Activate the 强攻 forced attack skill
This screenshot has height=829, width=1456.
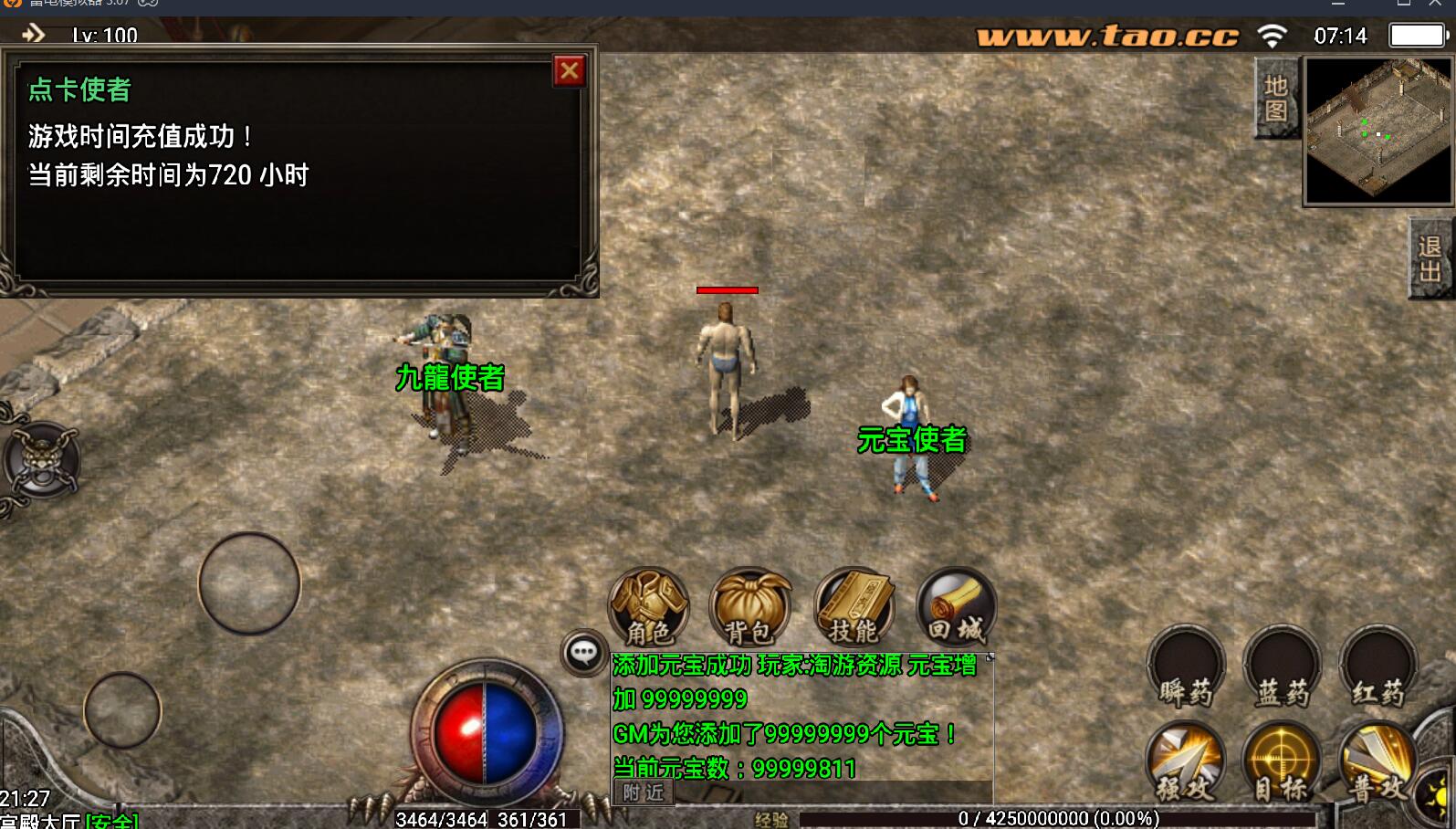pos(1185,762)
